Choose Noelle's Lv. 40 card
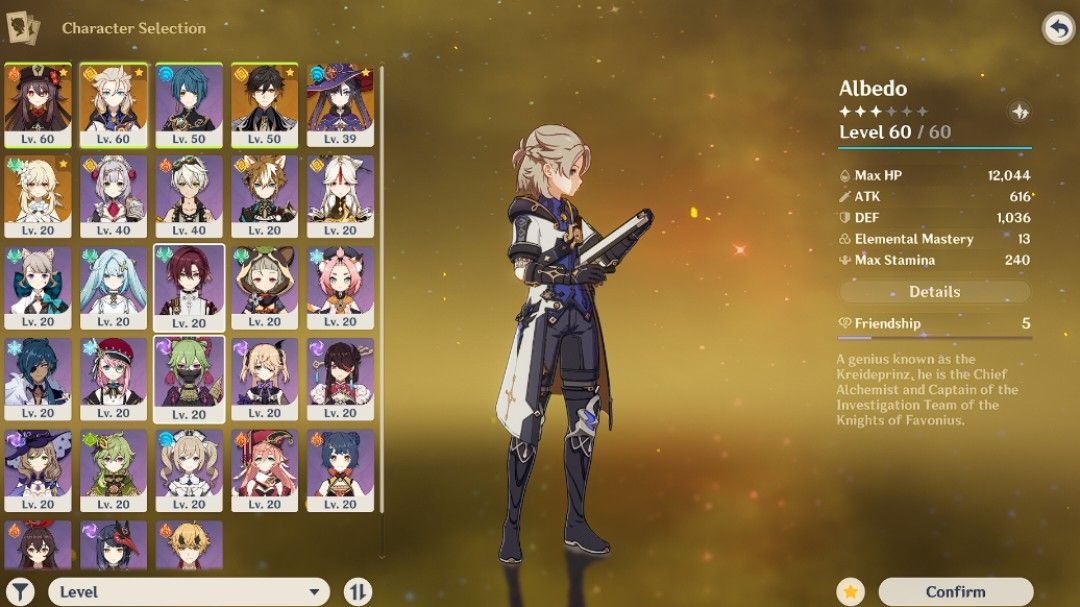Image resolution: width=1080 pixels, height=607 pixels. tap(113, 196)
